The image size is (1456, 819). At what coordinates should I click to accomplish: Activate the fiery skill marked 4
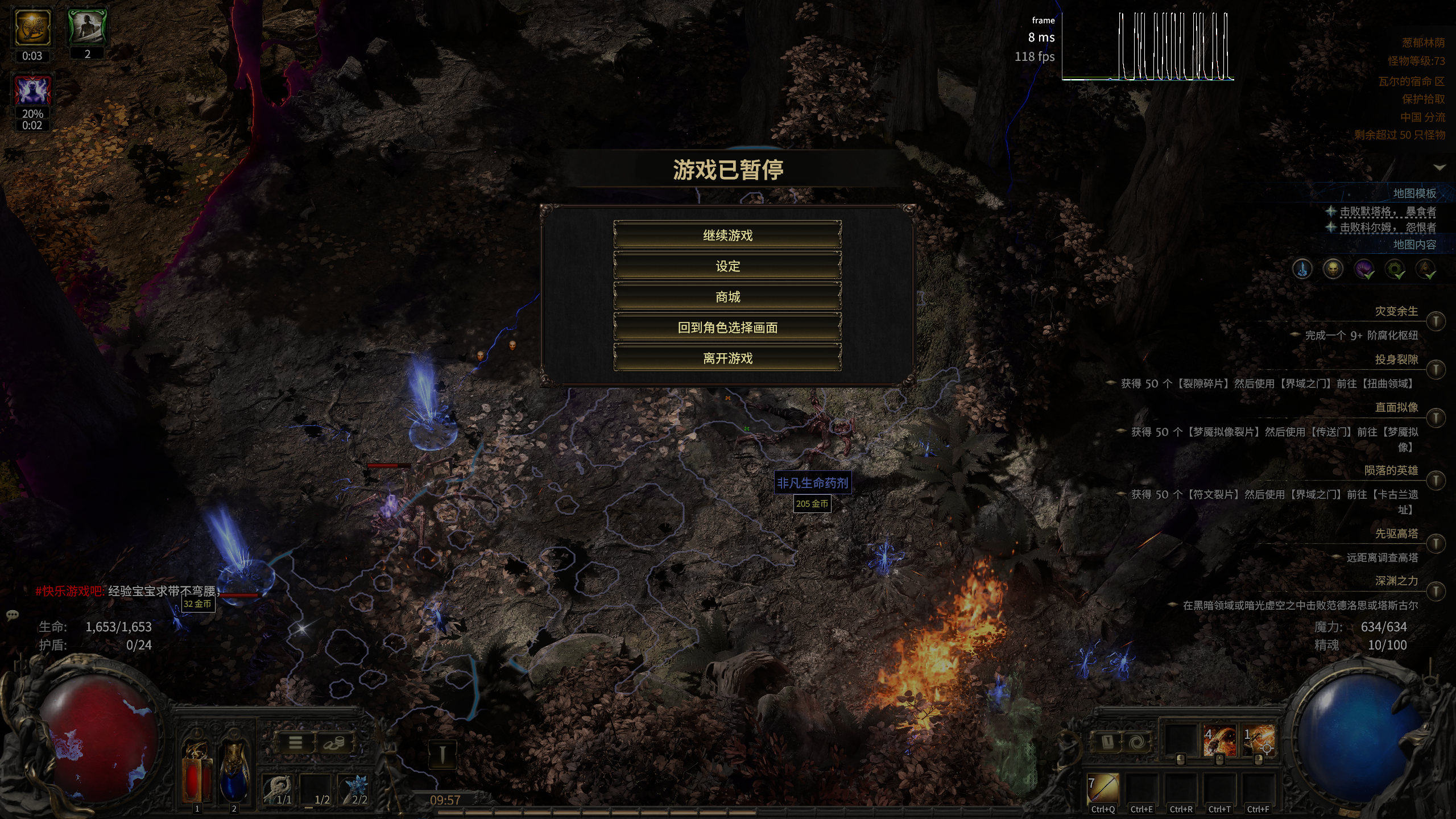tap(1219, 742)
